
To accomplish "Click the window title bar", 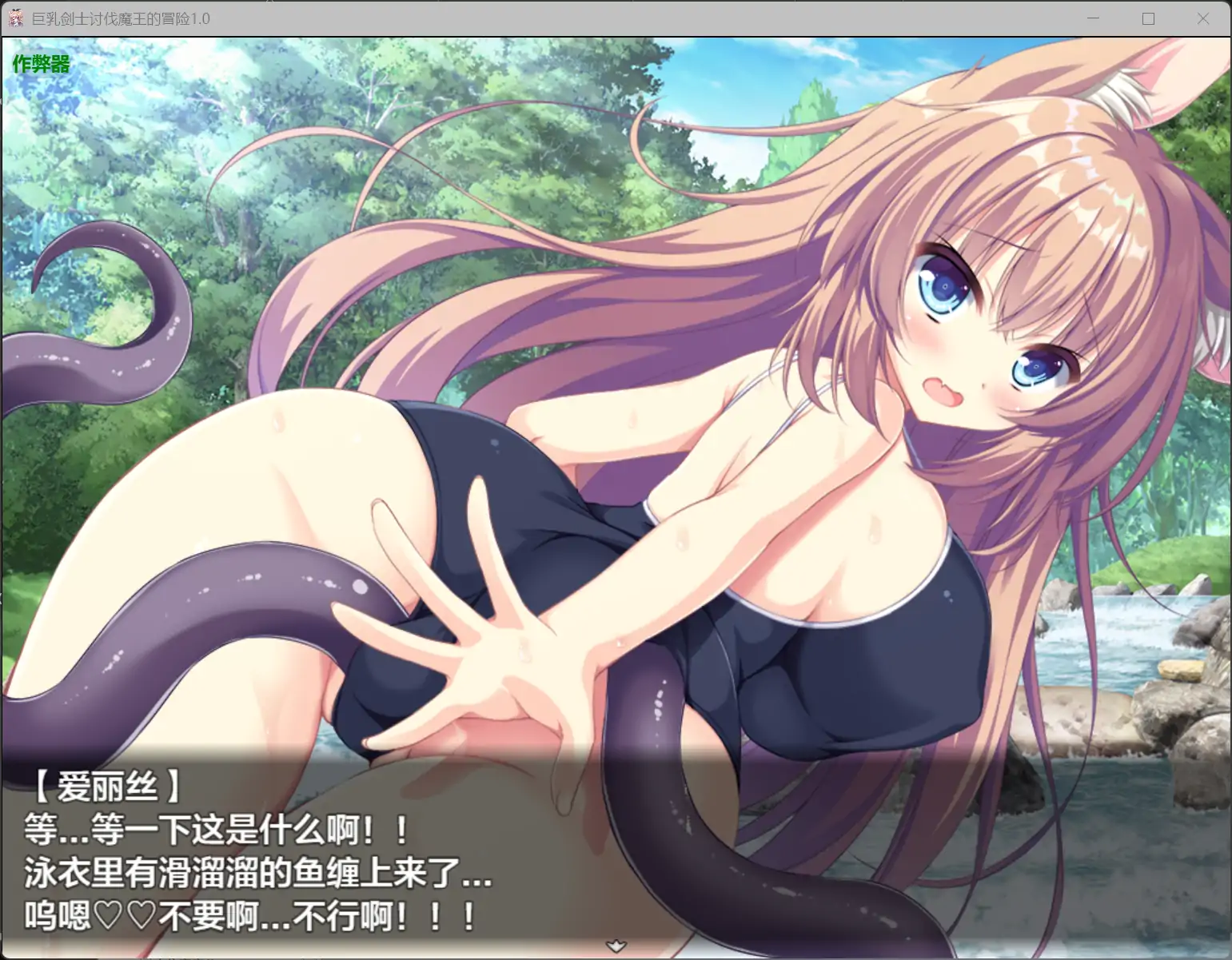I will coord(560,18).
